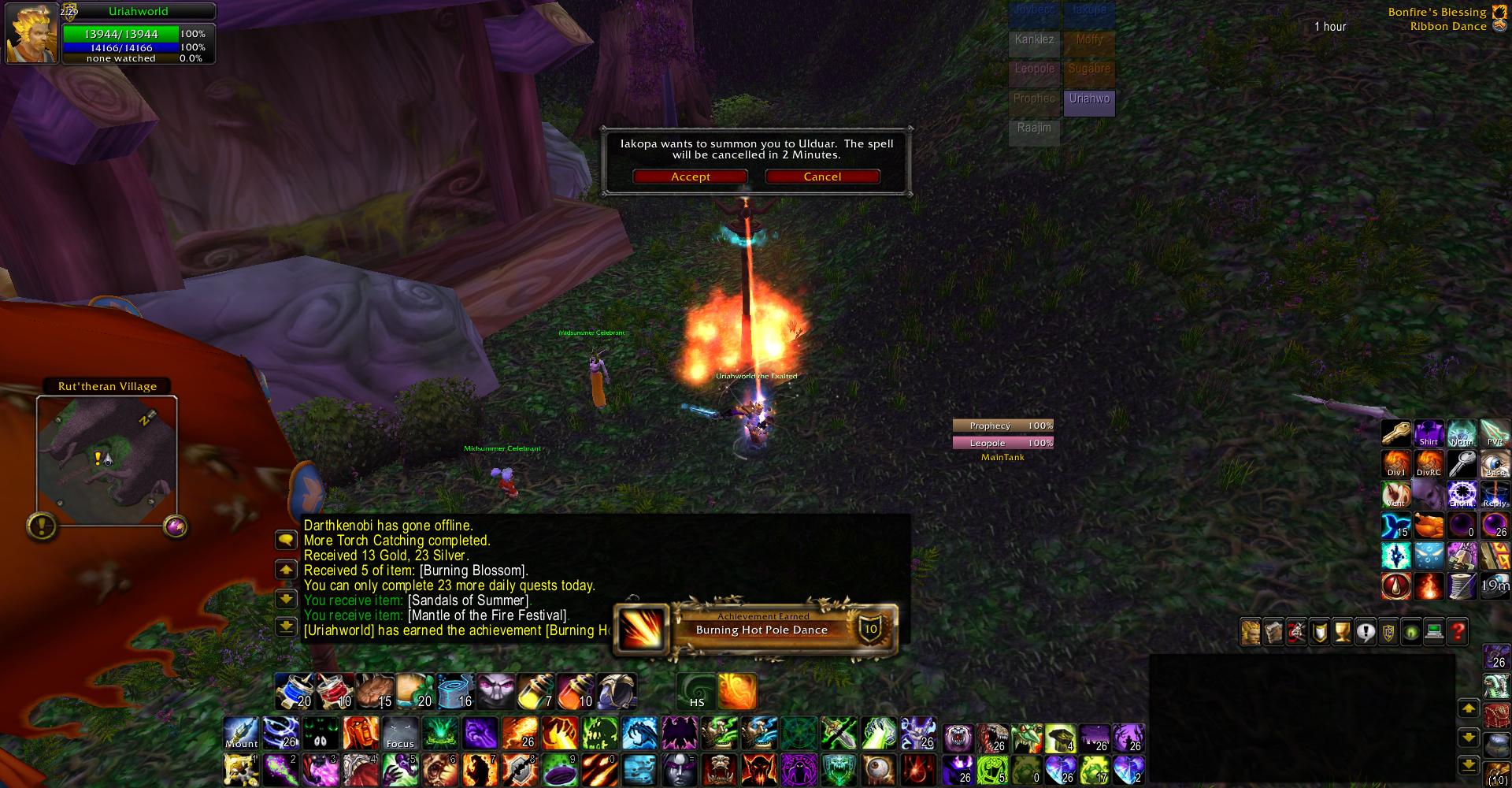This screenshot has width=1512, height=788.
Task: Click the Ribbon Dance buff icon
Action: pos(1499,26)
